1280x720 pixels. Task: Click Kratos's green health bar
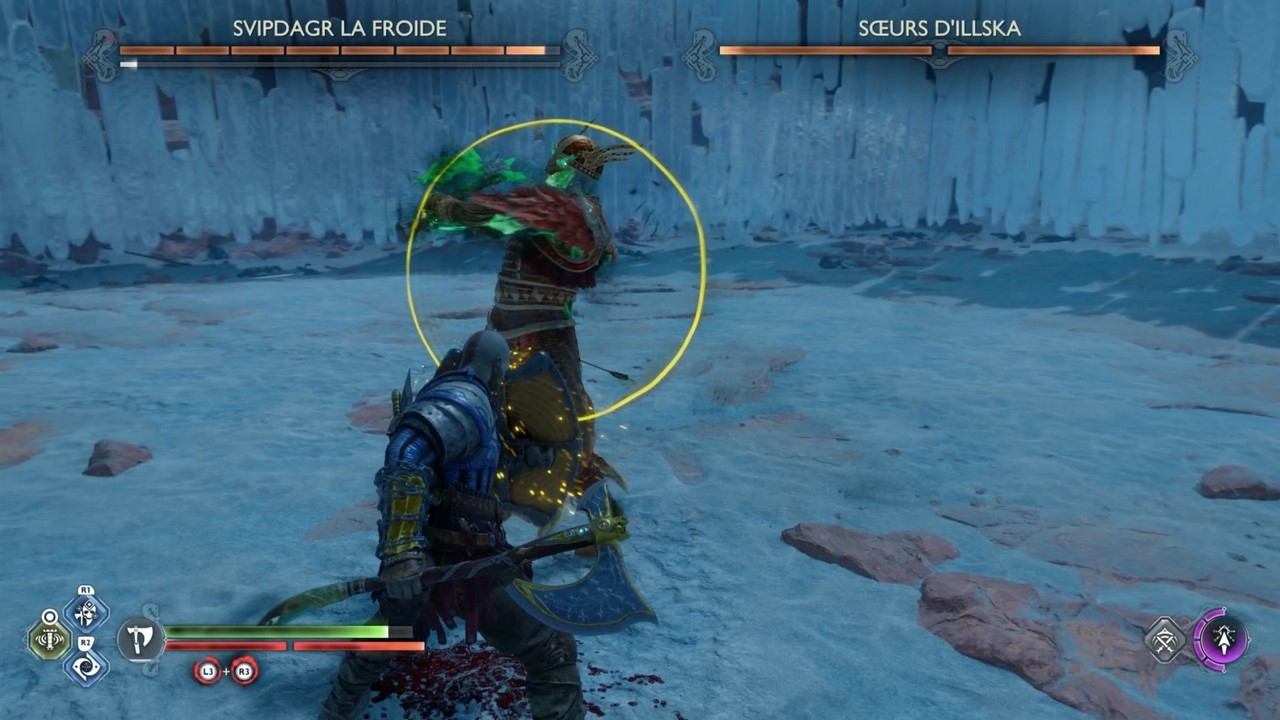pyautogui.click(x=275, y=632)
